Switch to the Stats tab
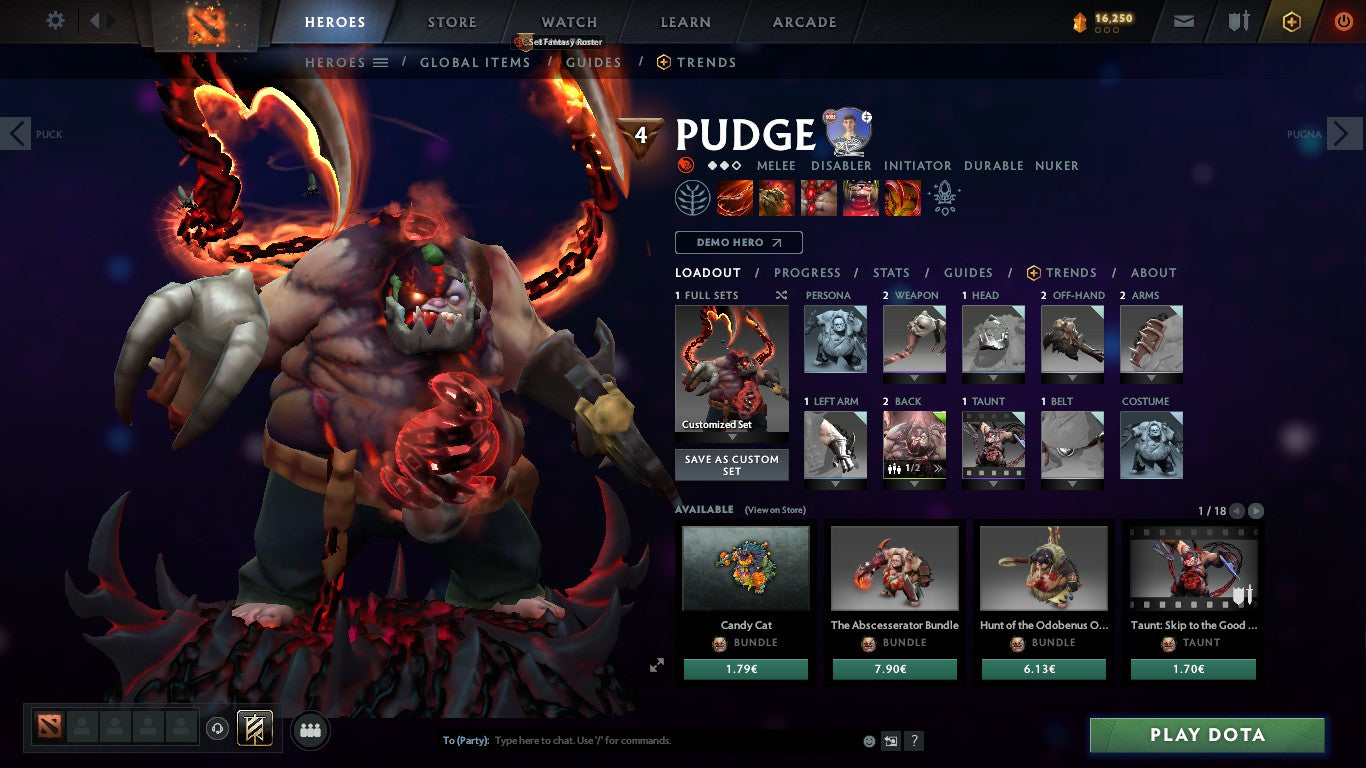The width and height of the screenshot is (1366, 768). tap(890, 272)
